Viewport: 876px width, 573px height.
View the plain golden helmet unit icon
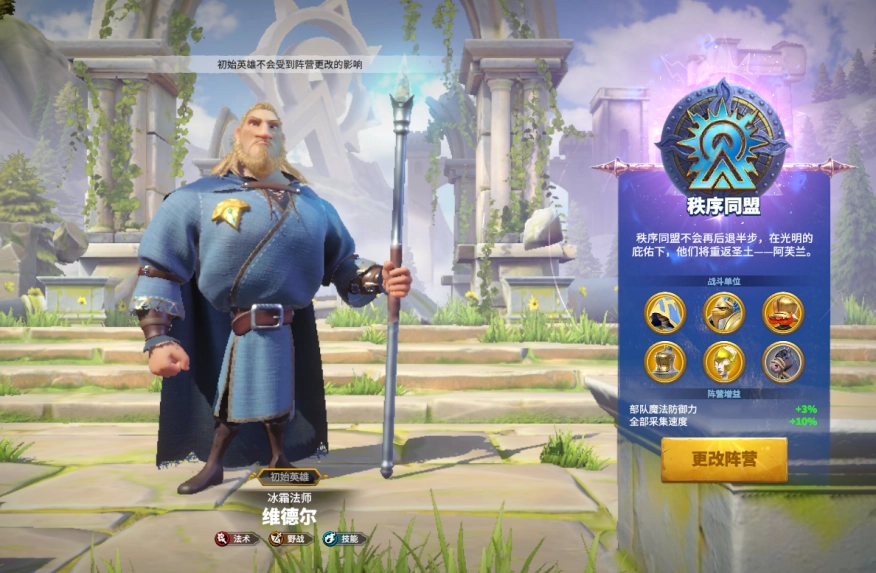point(664,361)
